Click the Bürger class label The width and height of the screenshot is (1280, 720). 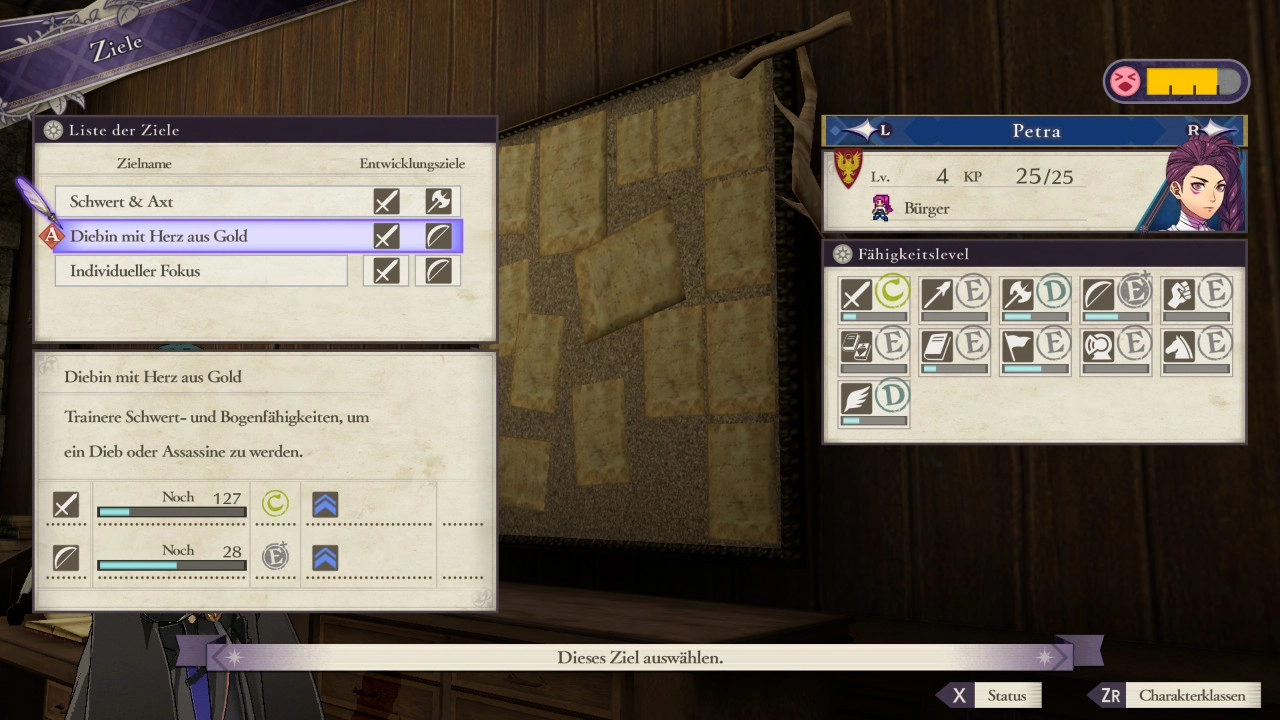coord(925,208)
